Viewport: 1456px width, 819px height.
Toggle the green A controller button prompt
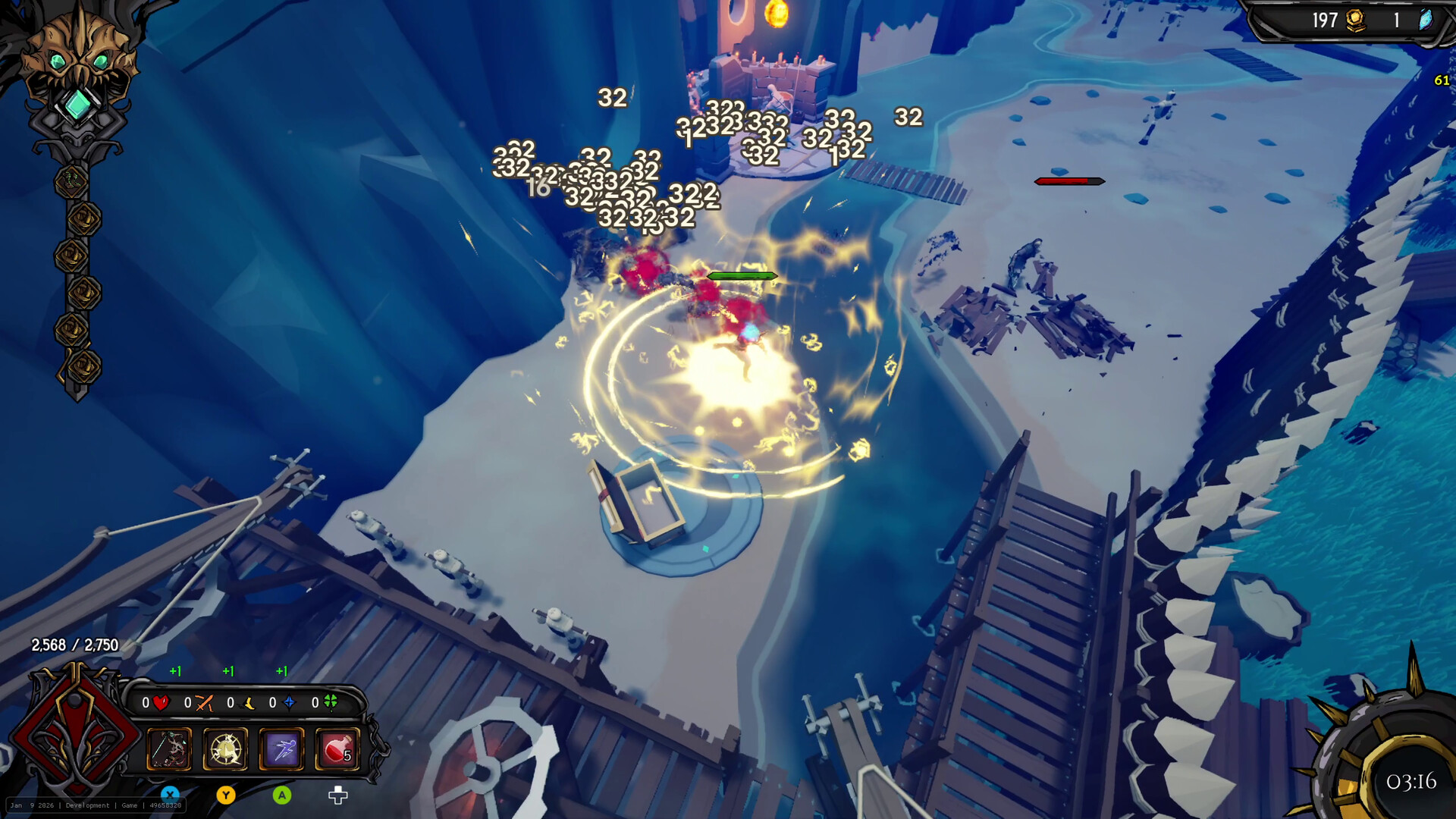[x=282, y=795]
